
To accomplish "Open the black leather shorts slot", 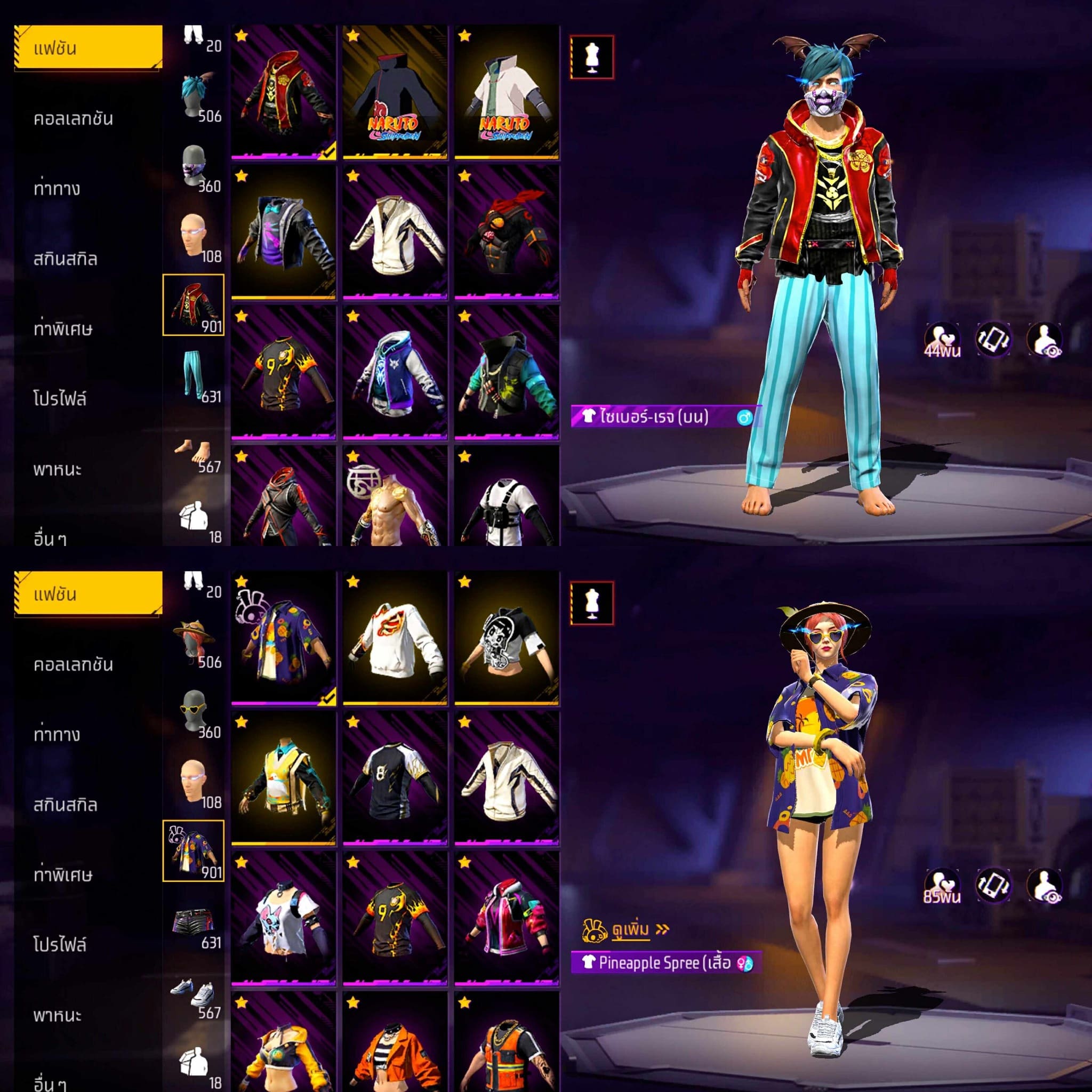I will pos(194,921).
